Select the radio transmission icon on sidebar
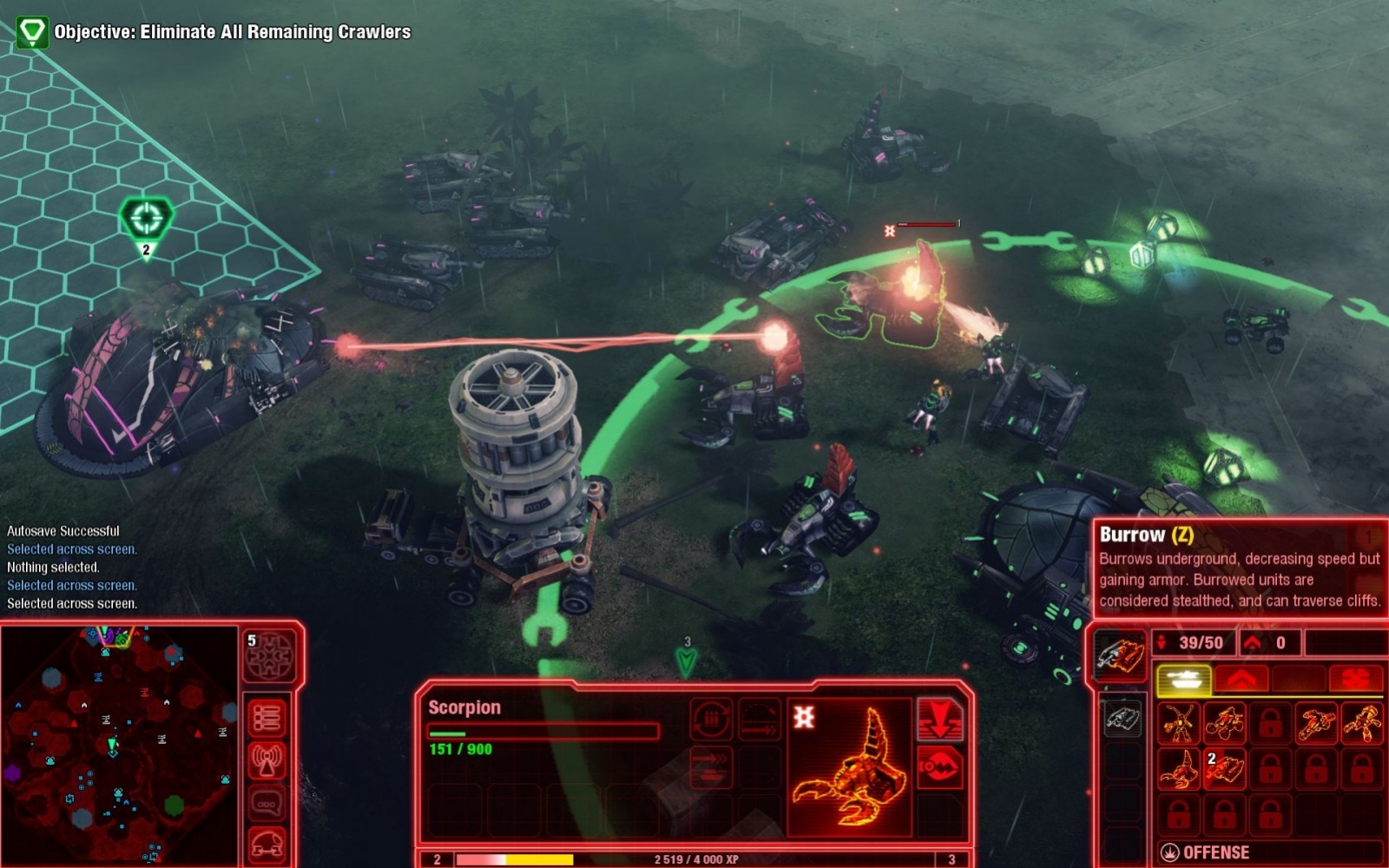 tap(267, 759)
